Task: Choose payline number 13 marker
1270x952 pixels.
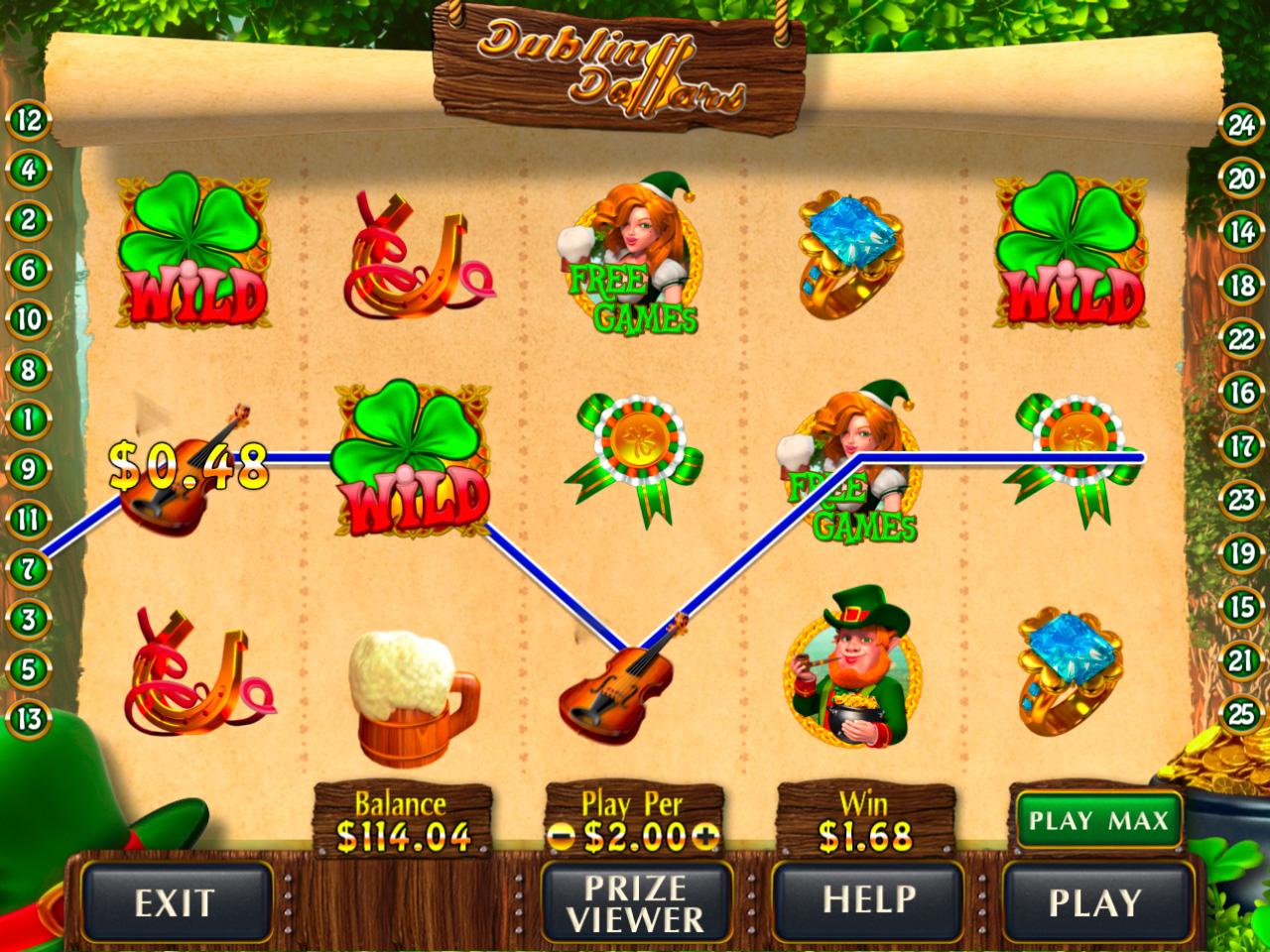Action: click(29, 719)
